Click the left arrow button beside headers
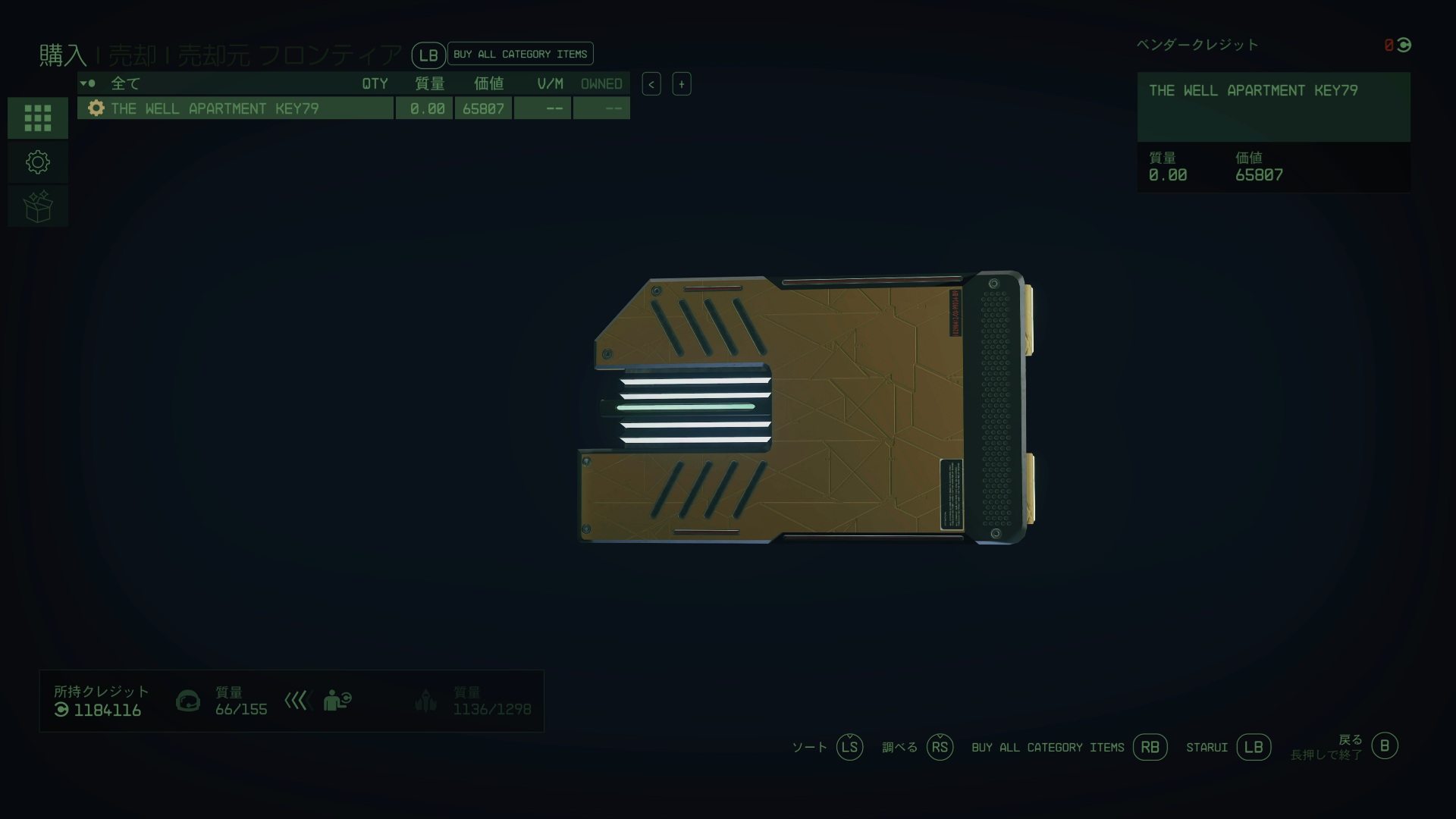This screenshot has height=819, width=1456. coord(651,84)
